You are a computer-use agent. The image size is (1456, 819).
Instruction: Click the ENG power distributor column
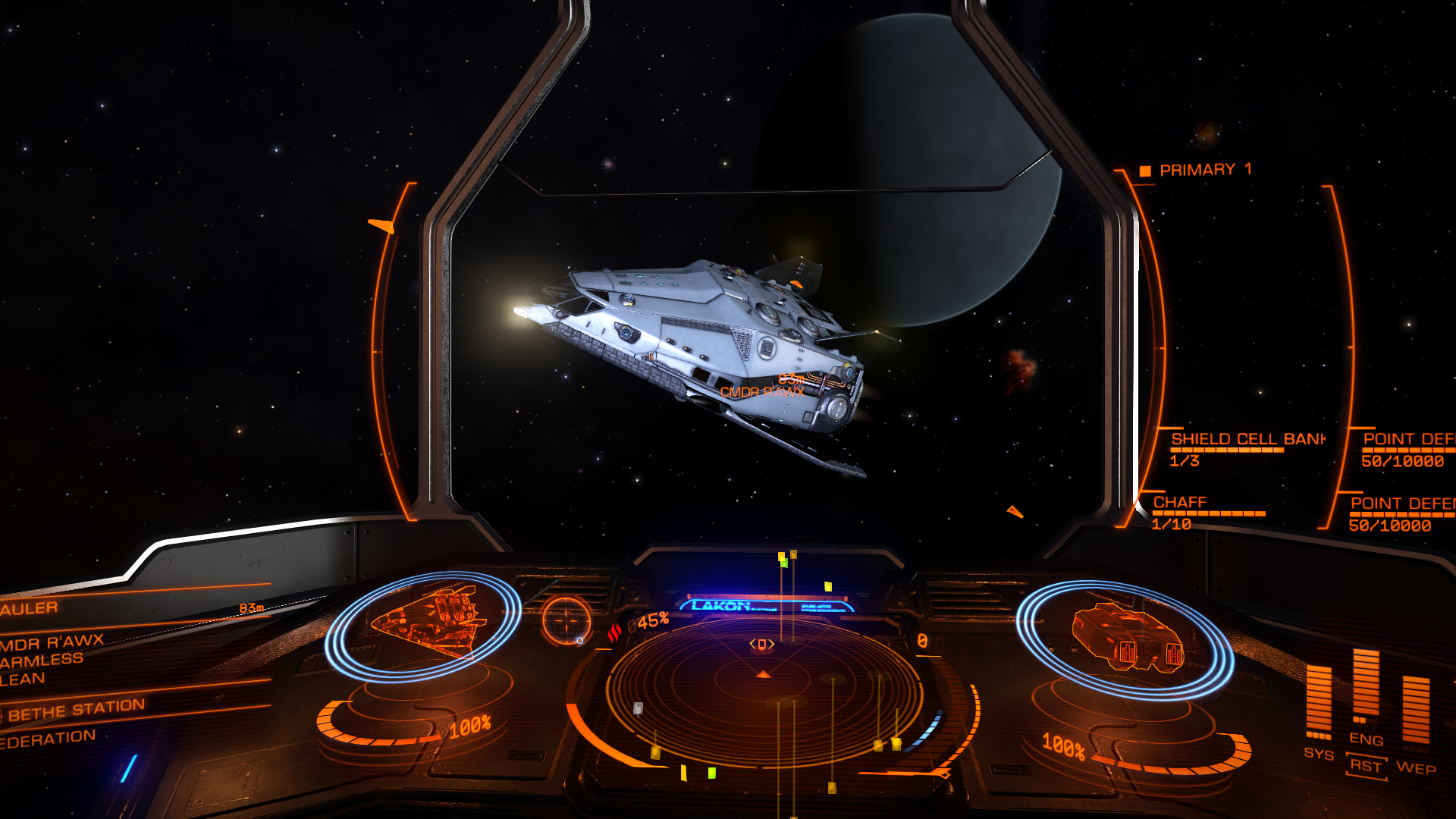(x=1366, y=685)
